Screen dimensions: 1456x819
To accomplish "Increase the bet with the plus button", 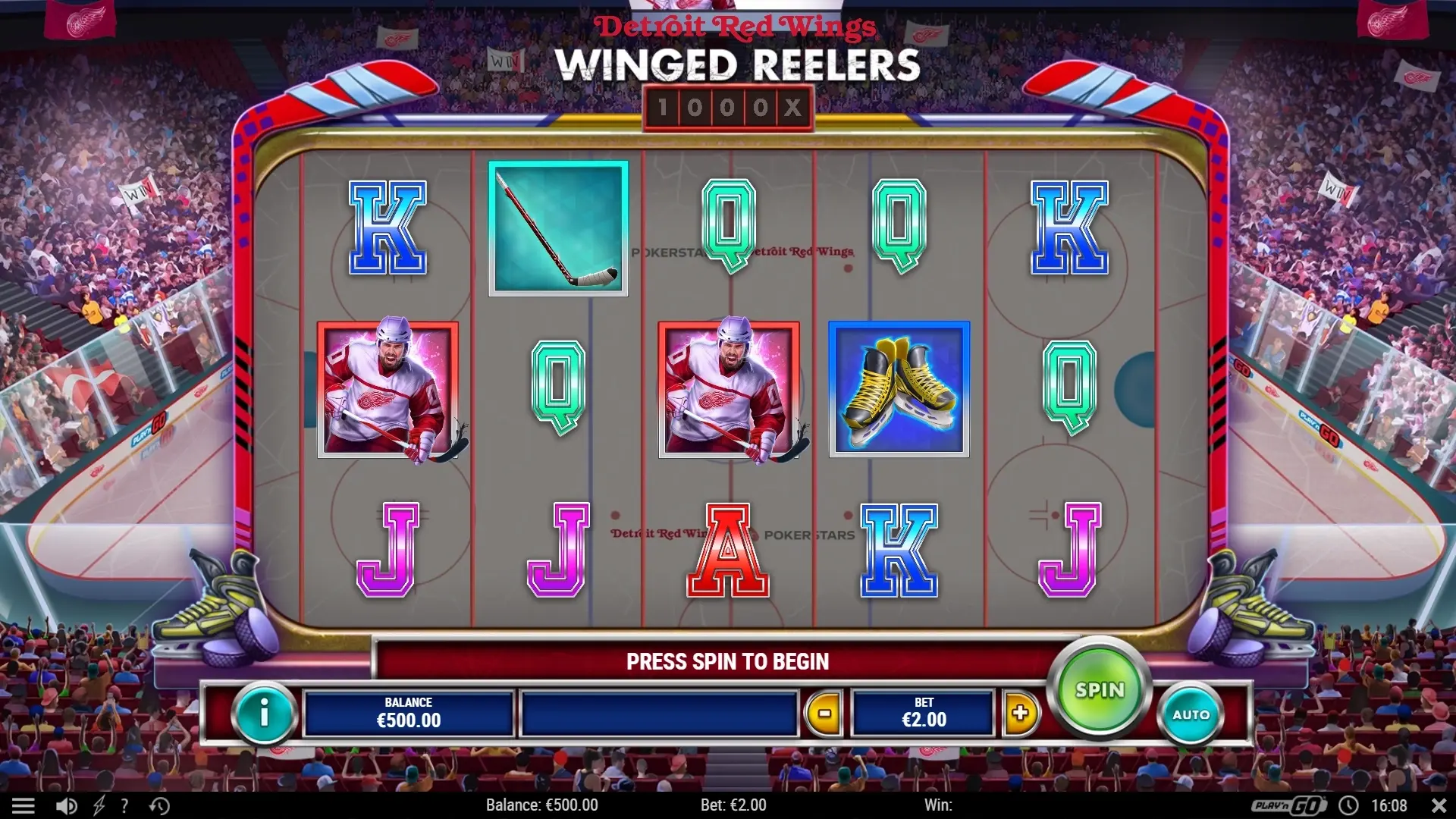I will (x=1020, y=713).
